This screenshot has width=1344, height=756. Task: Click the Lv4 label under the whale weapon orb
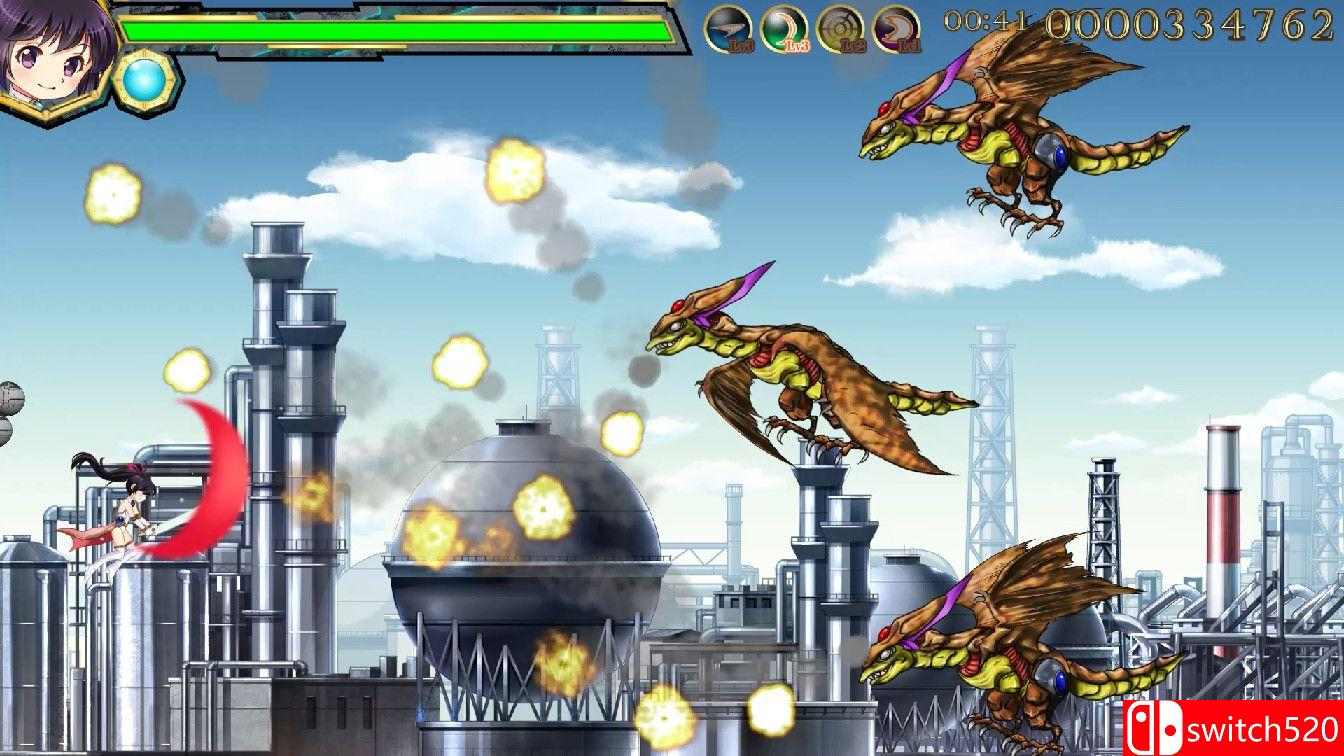742,45
